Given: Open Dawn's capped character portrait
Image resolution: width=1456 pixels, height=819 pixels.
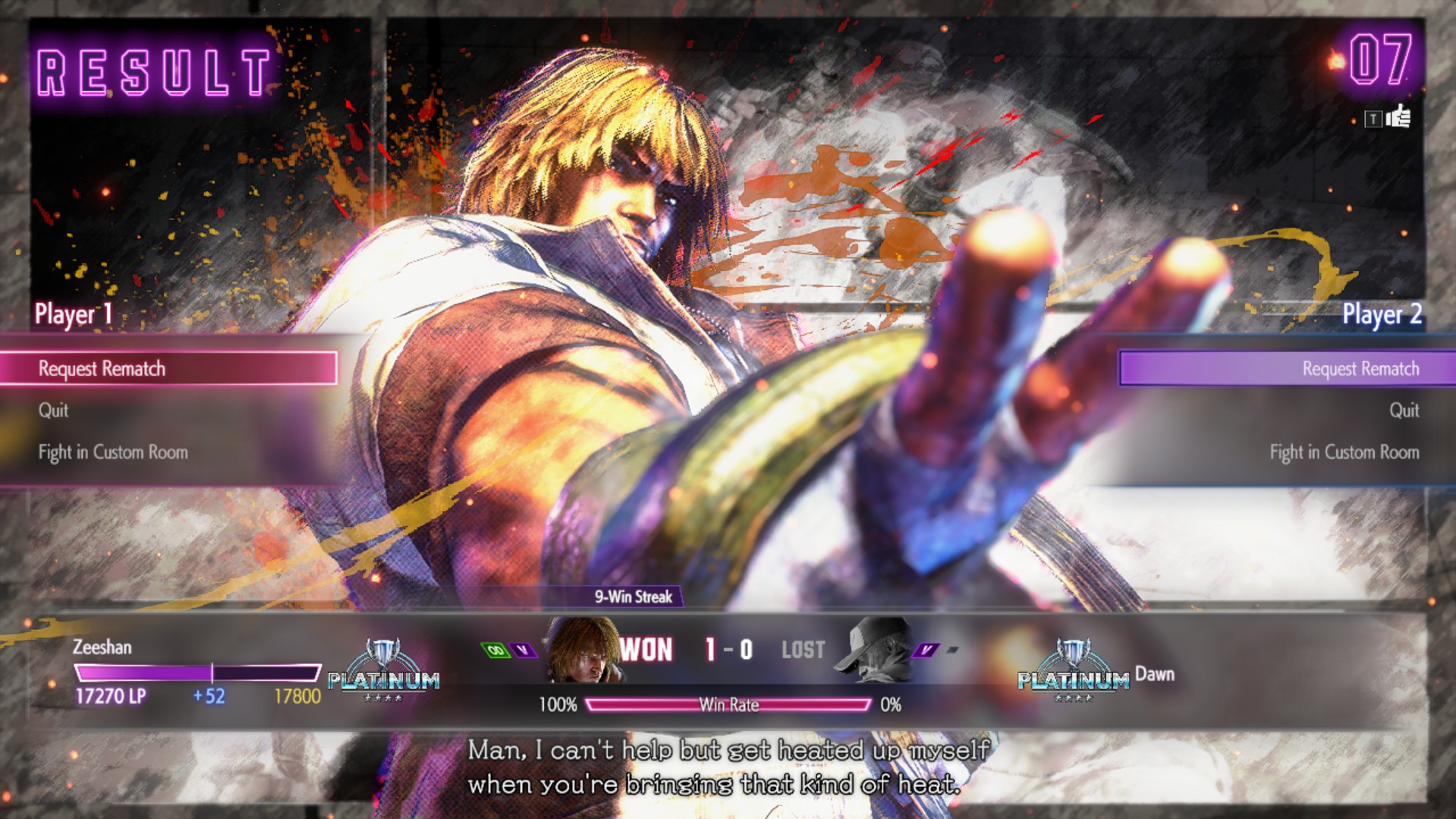Looking at the screenshot, I should point(873,648).
